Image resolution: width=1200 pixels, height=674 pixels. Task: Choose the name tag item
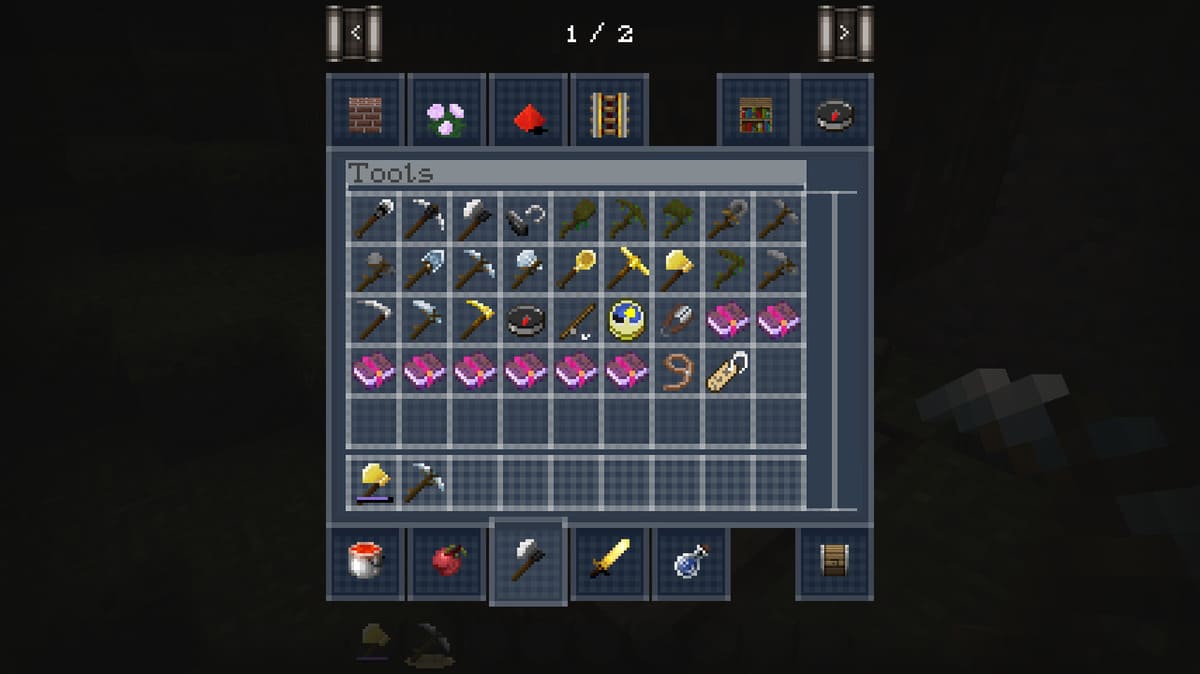point(728,371)
